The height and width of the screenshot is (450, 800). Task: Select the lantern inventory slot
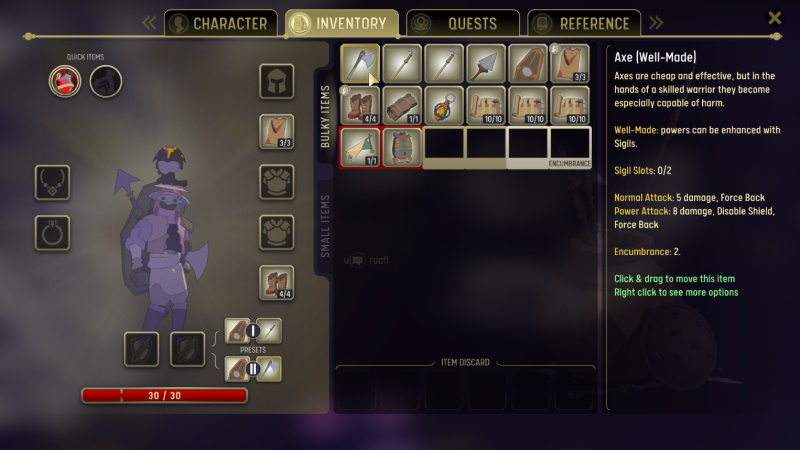[444, 105]
